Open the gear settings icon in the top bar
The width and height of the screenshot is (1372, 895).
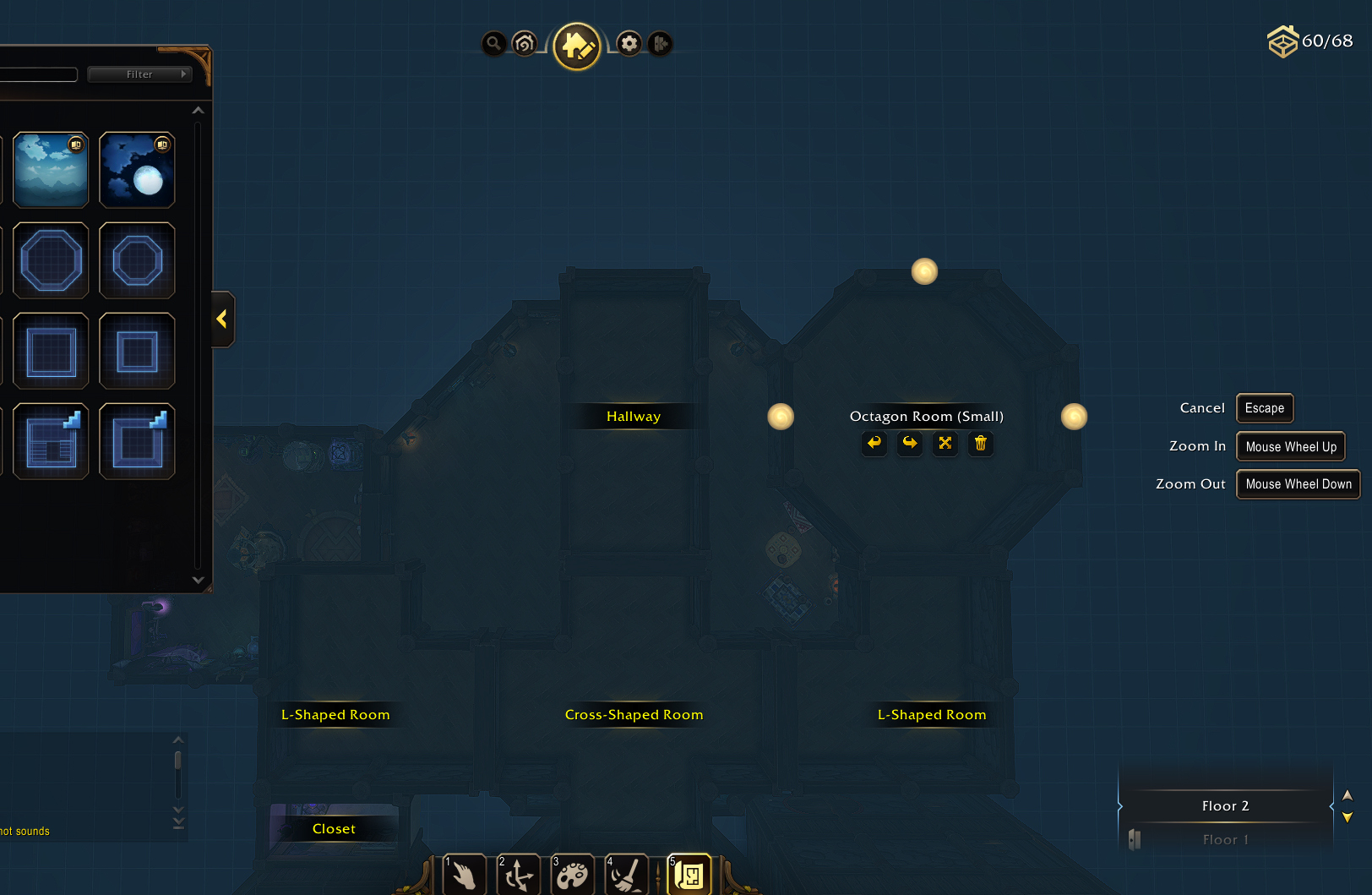[x=629, y=43]
